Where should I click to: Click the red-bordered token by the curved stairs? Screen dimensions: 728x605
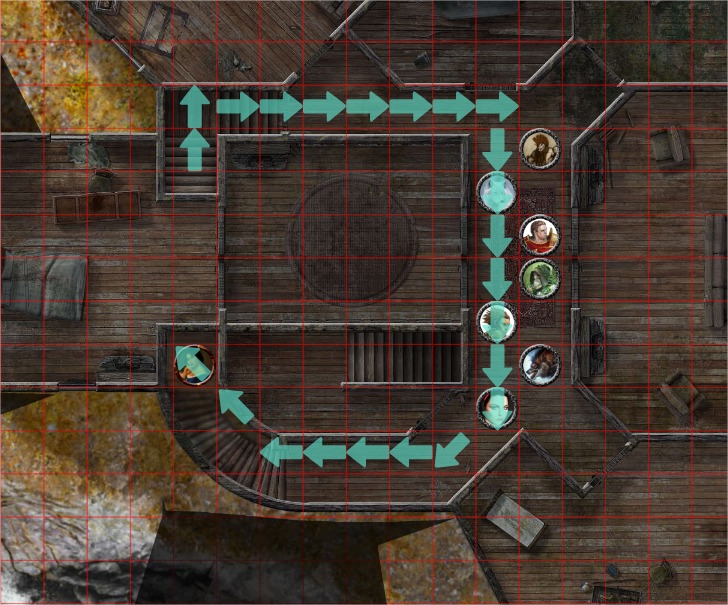[193, 364]
